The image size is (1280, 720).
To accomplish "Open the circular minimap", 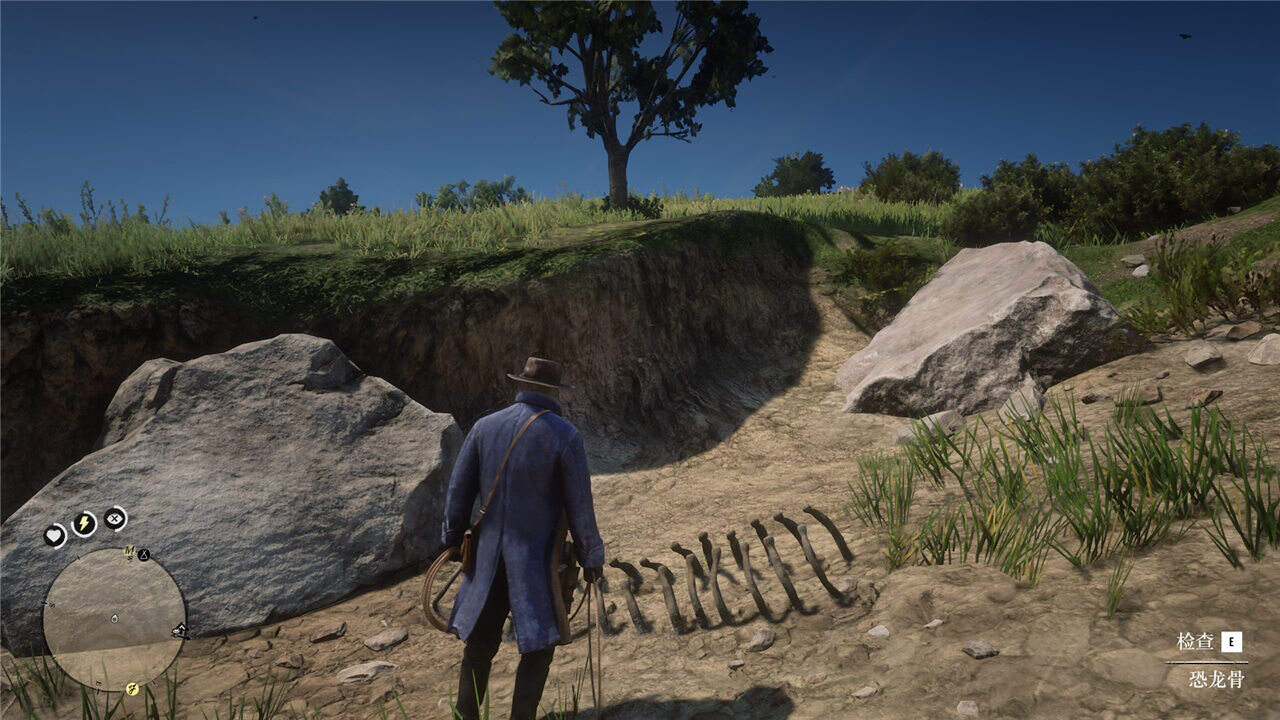I will point(114,620).
